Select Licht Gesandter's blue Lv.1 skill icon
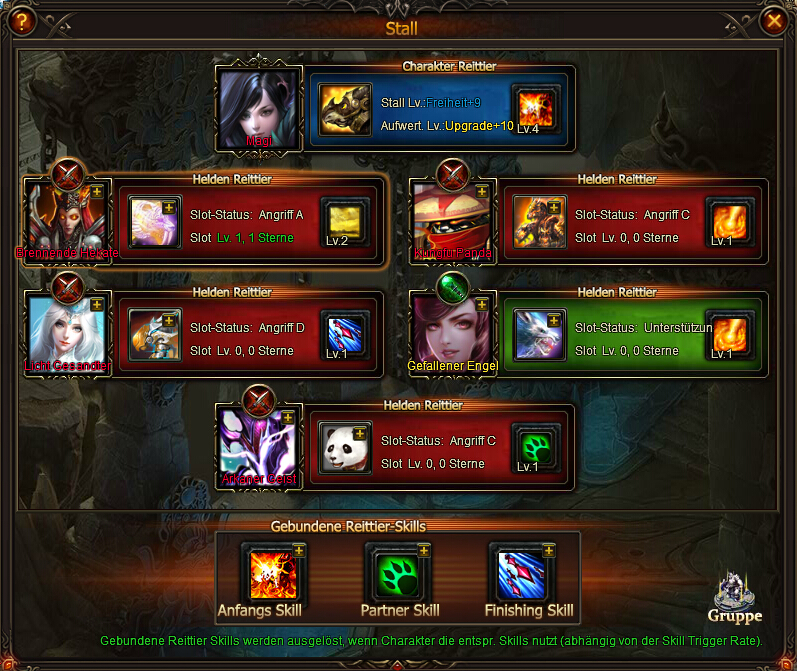797x671 pixels. click(x=345, y=334)
